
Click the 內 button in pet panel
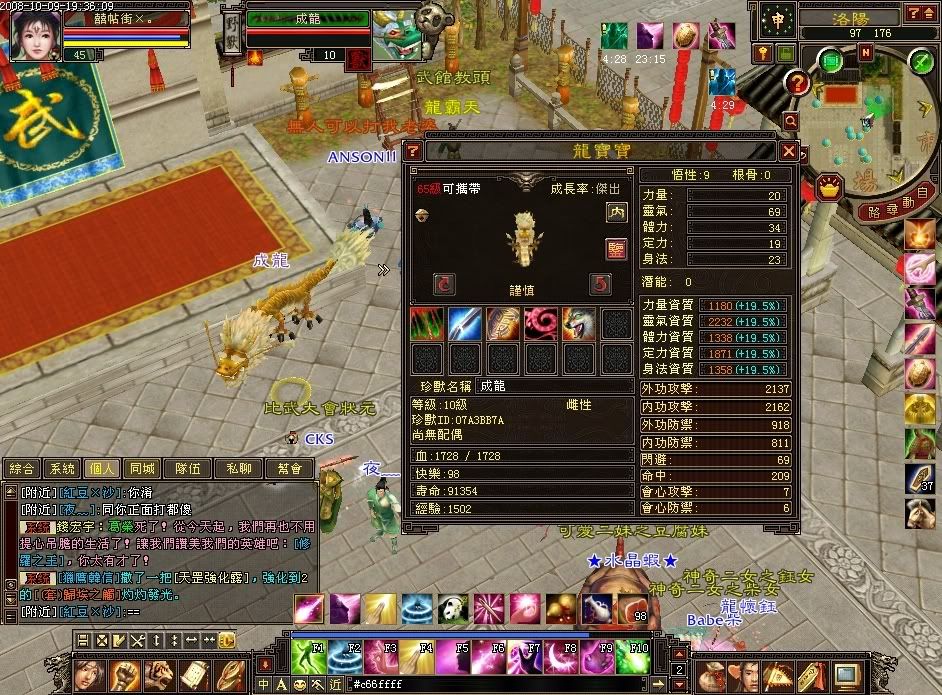616,211
